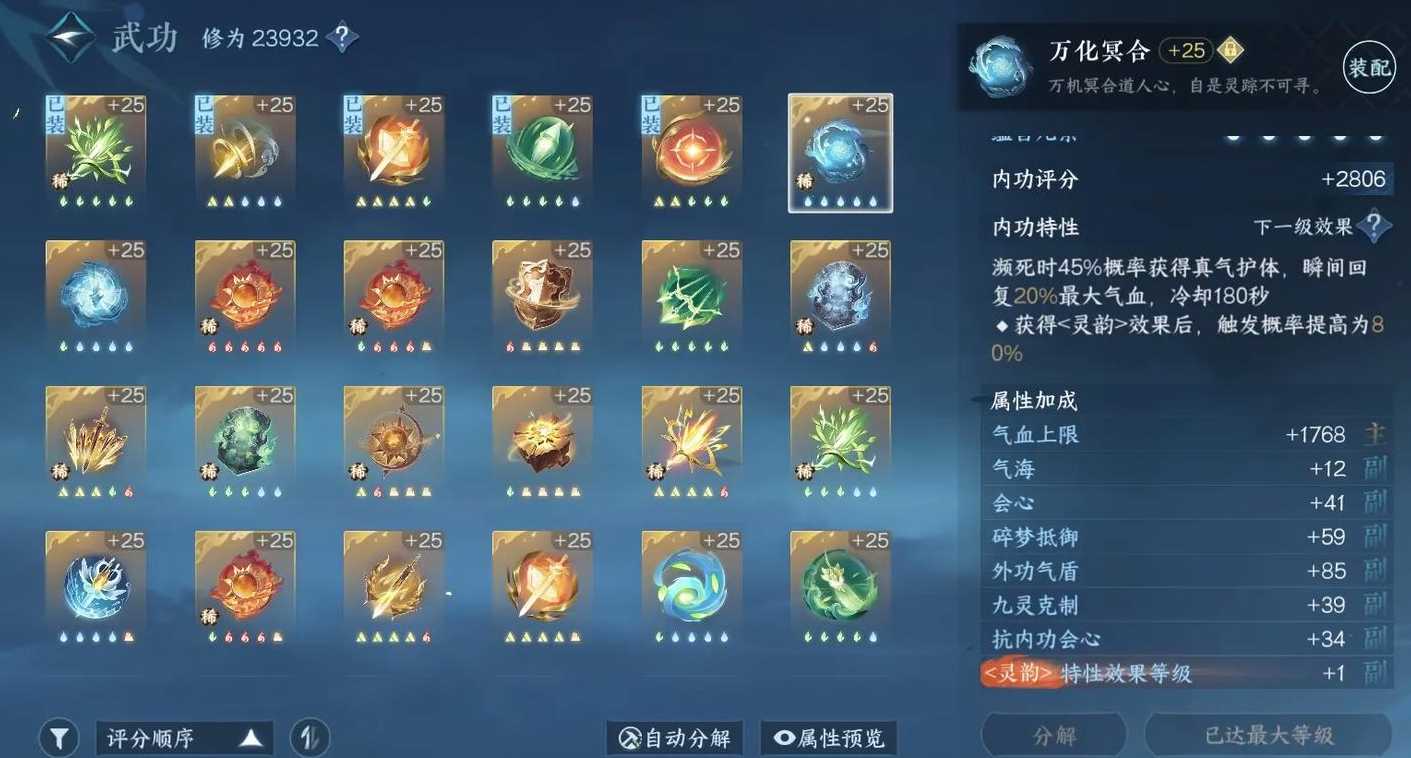The height and width of the screenshot is (758, 1411).
Task: Select a 稀 rare skill in the second row
Action: pos(245,296)
